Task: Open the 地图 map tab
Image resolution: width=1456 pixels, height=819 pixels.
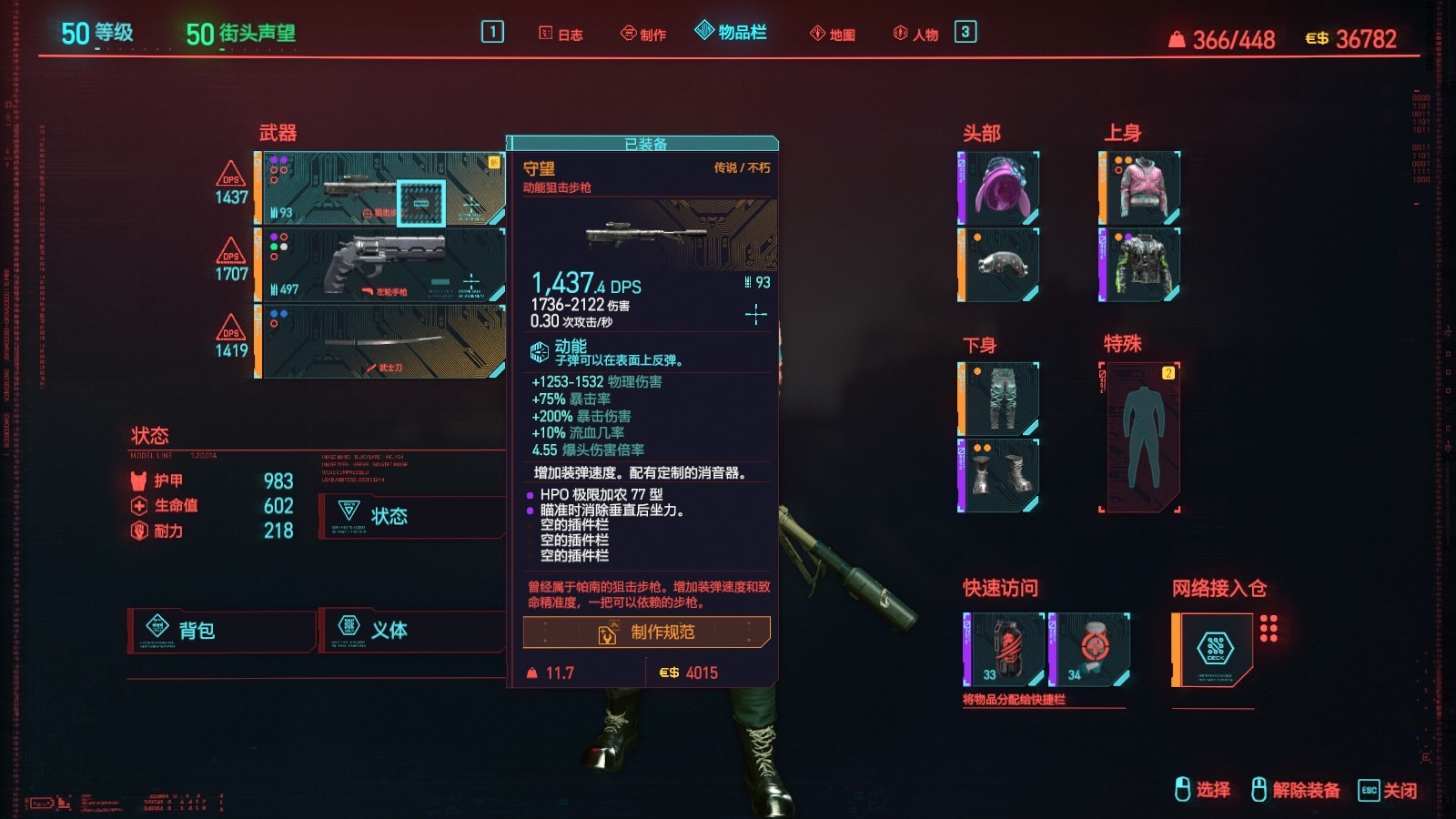Action: click(x=833, y=35)
